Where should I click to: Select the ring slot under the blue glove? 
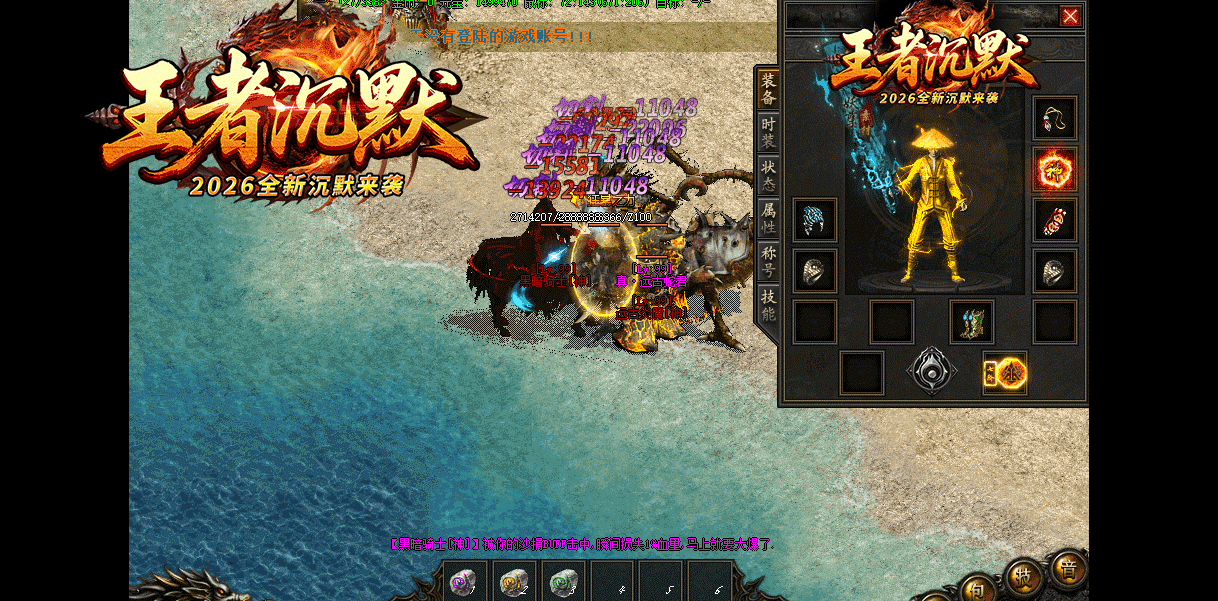coord(815,271)
